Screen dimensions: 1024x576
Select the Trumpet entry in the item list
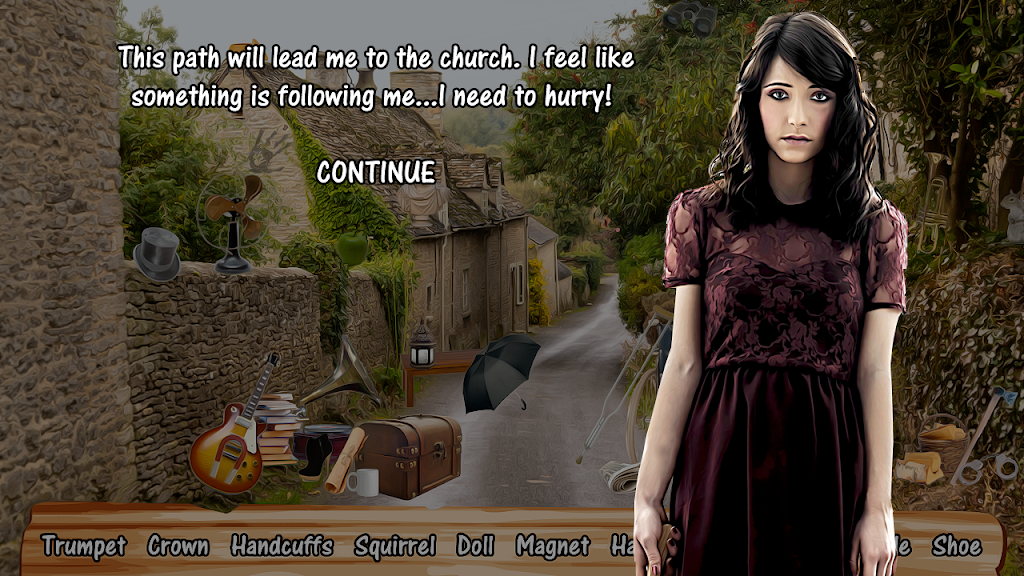84,546
